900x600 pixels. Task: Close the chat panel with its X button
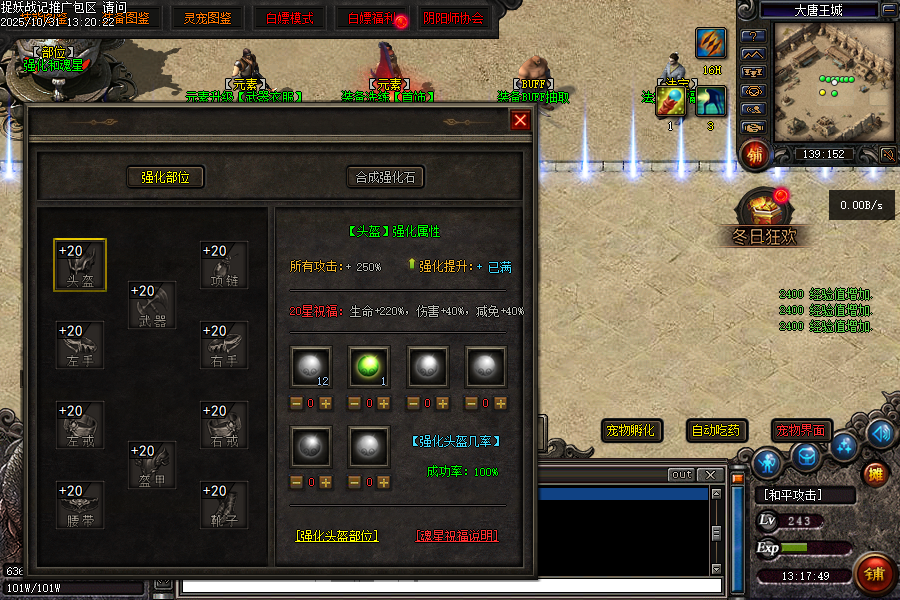[710, 474]
